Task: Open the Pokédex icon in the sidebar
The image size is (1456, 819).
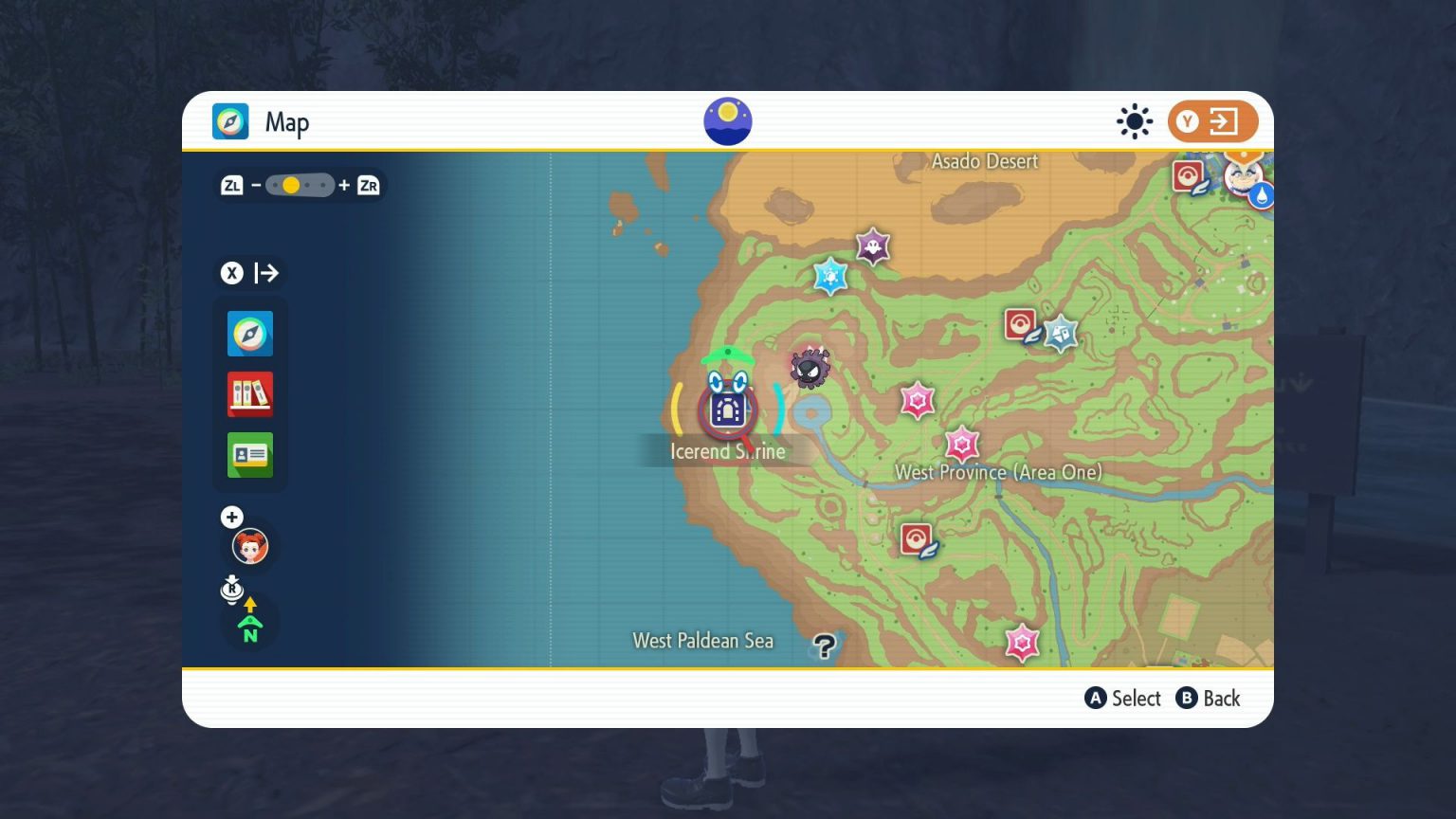Action: click(249, 394)
